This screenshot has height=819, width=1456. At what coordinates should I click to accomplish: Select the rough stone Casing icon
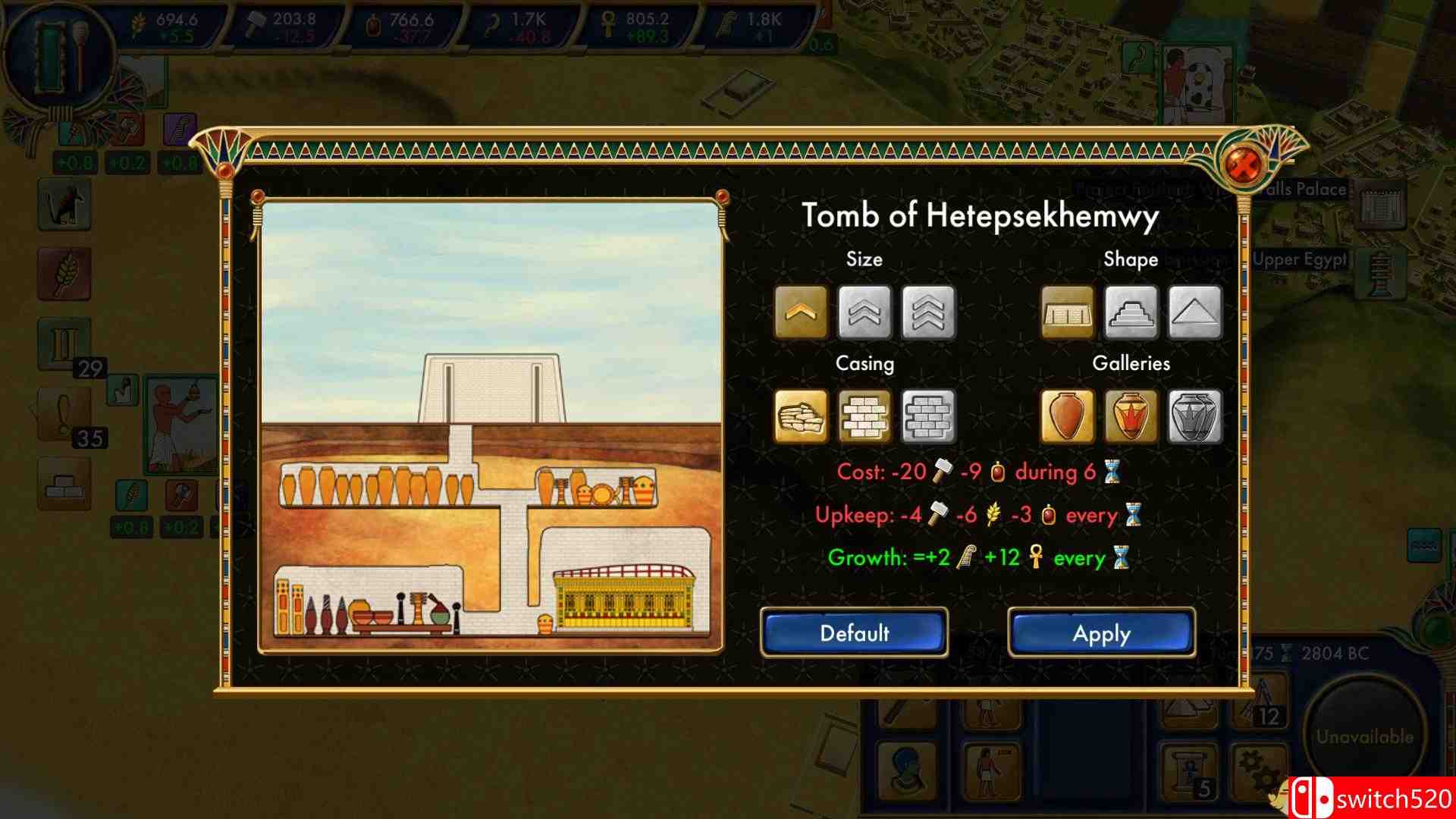pyautogui.click(x=802, y=416)
